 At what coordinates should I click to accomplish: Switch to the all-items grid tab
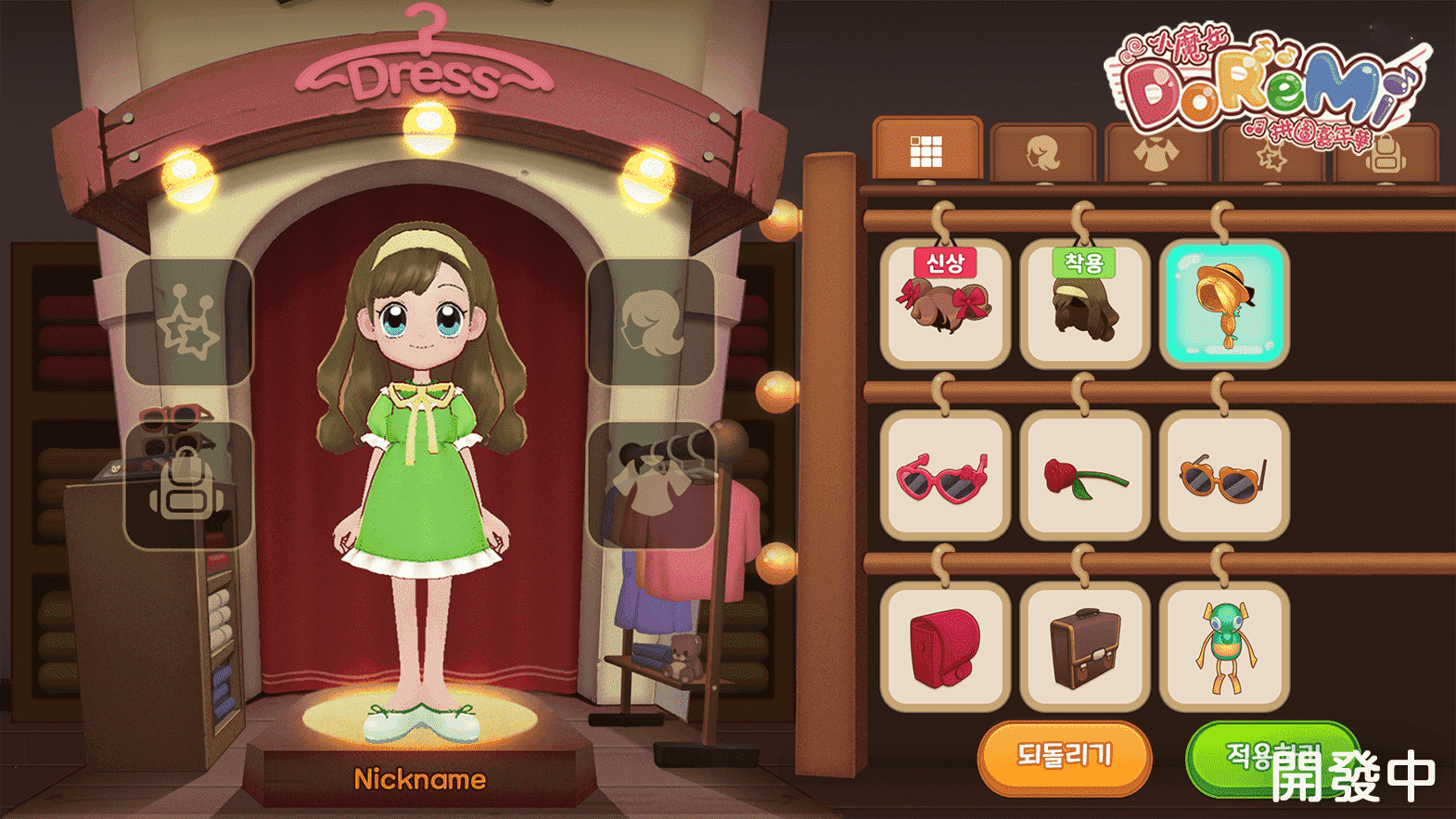click(x=926, y=150)
